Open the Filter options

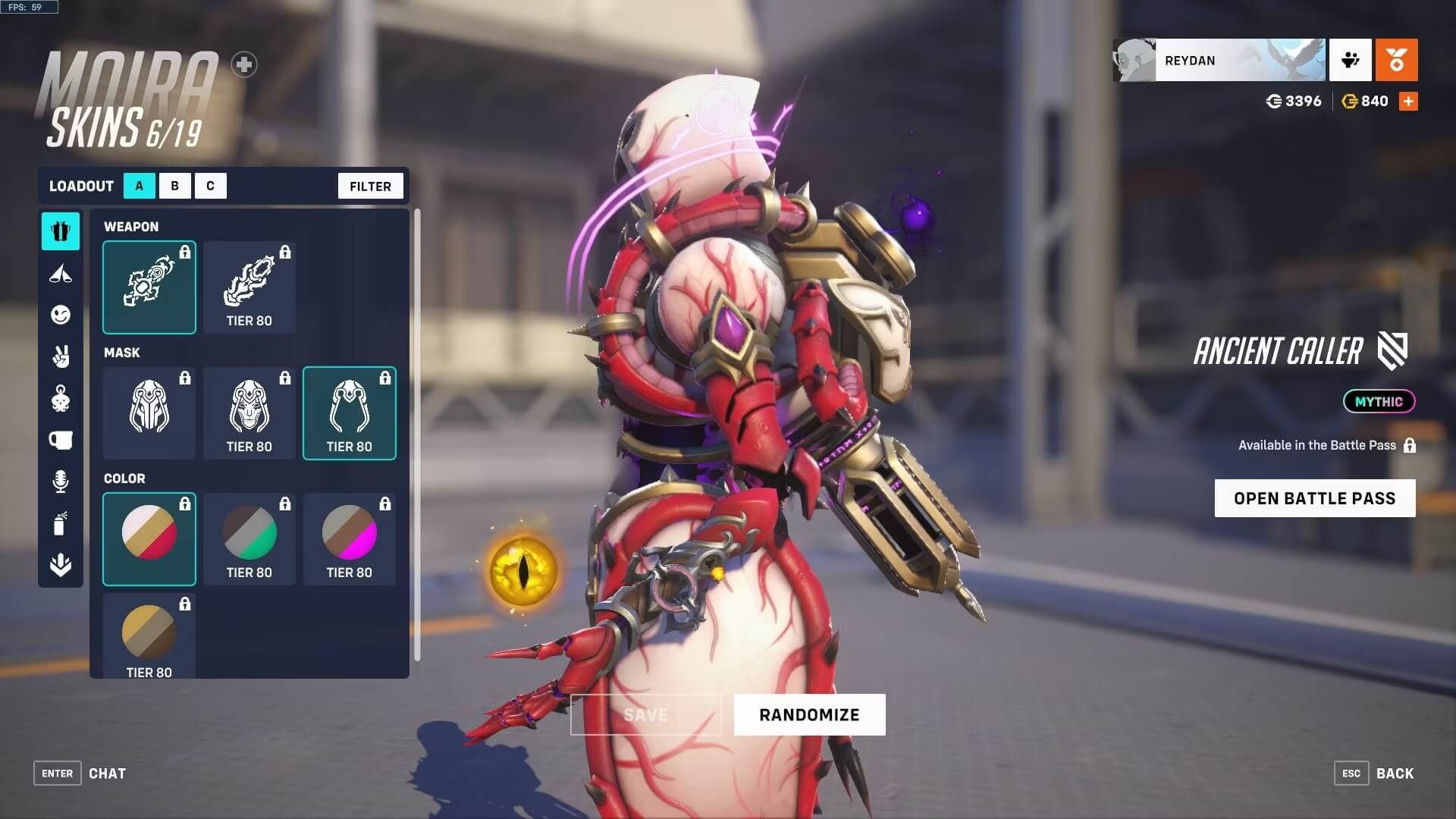pos(370,186)
